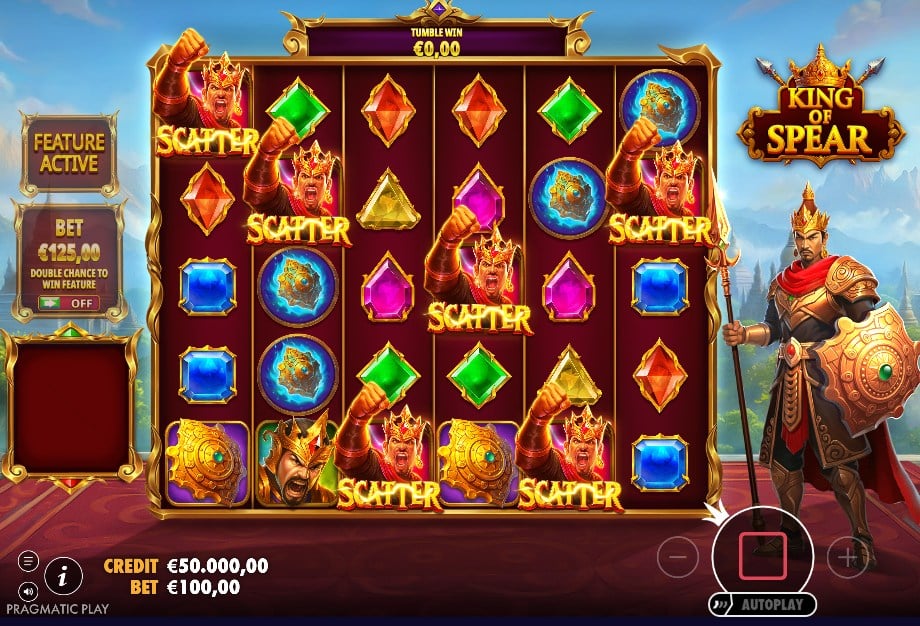Click the Feature Active panel
This screenshot has height=626, width=920.
click(69, 153)
